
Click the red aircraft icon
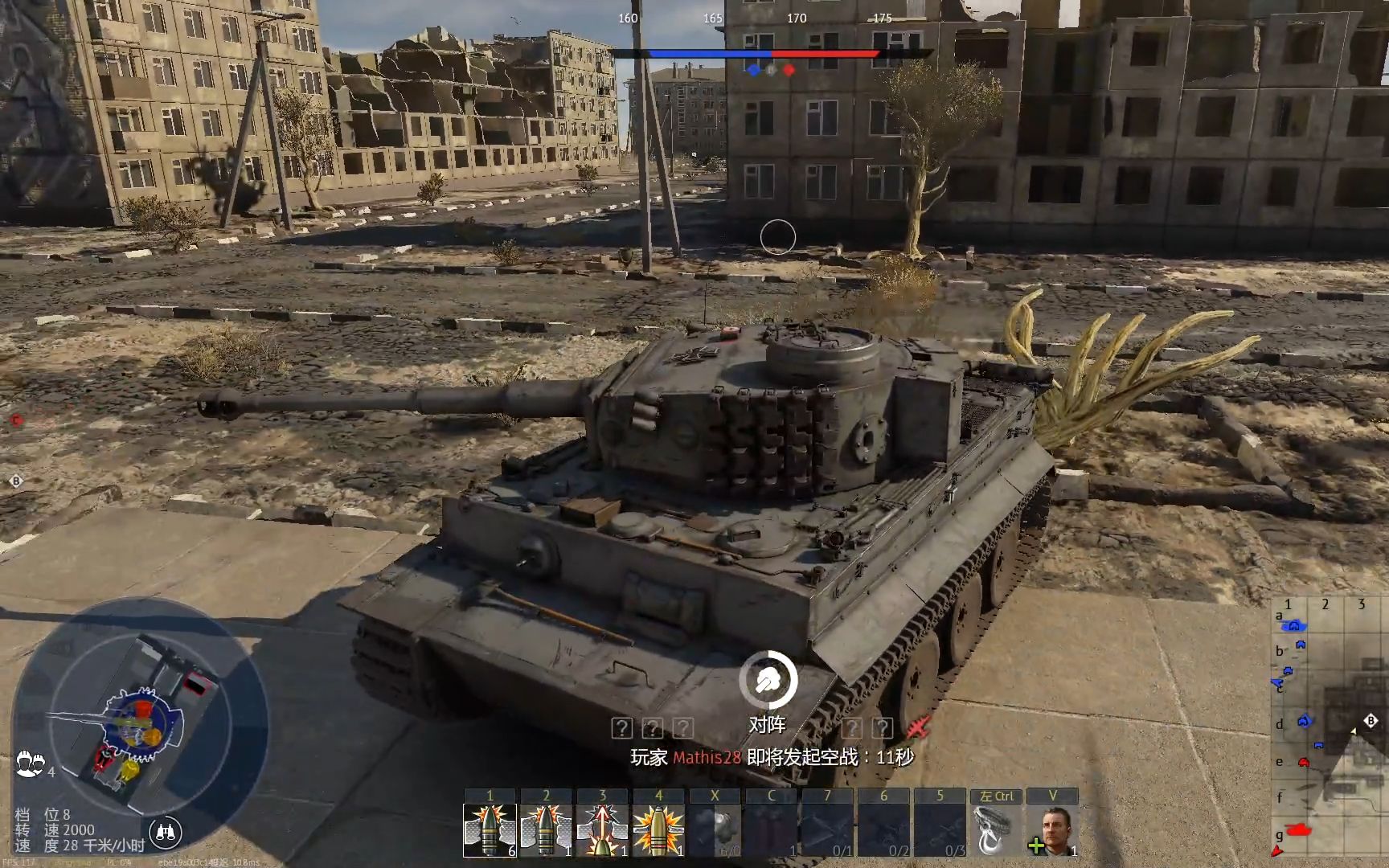click(918, 727)
